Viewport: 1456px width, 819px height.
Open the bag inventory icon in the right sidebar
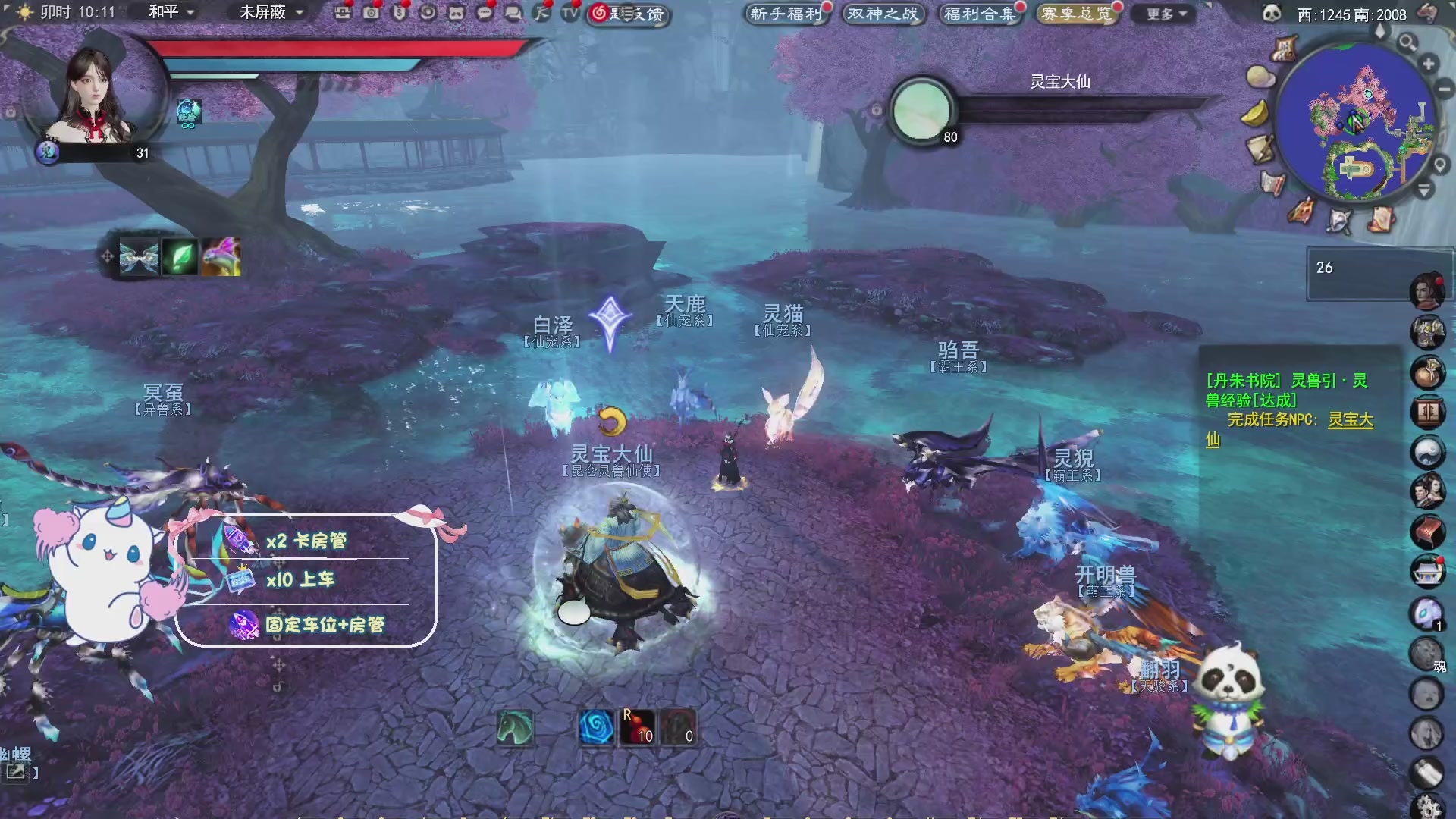pyautogui.click(x=1429, y=372)
